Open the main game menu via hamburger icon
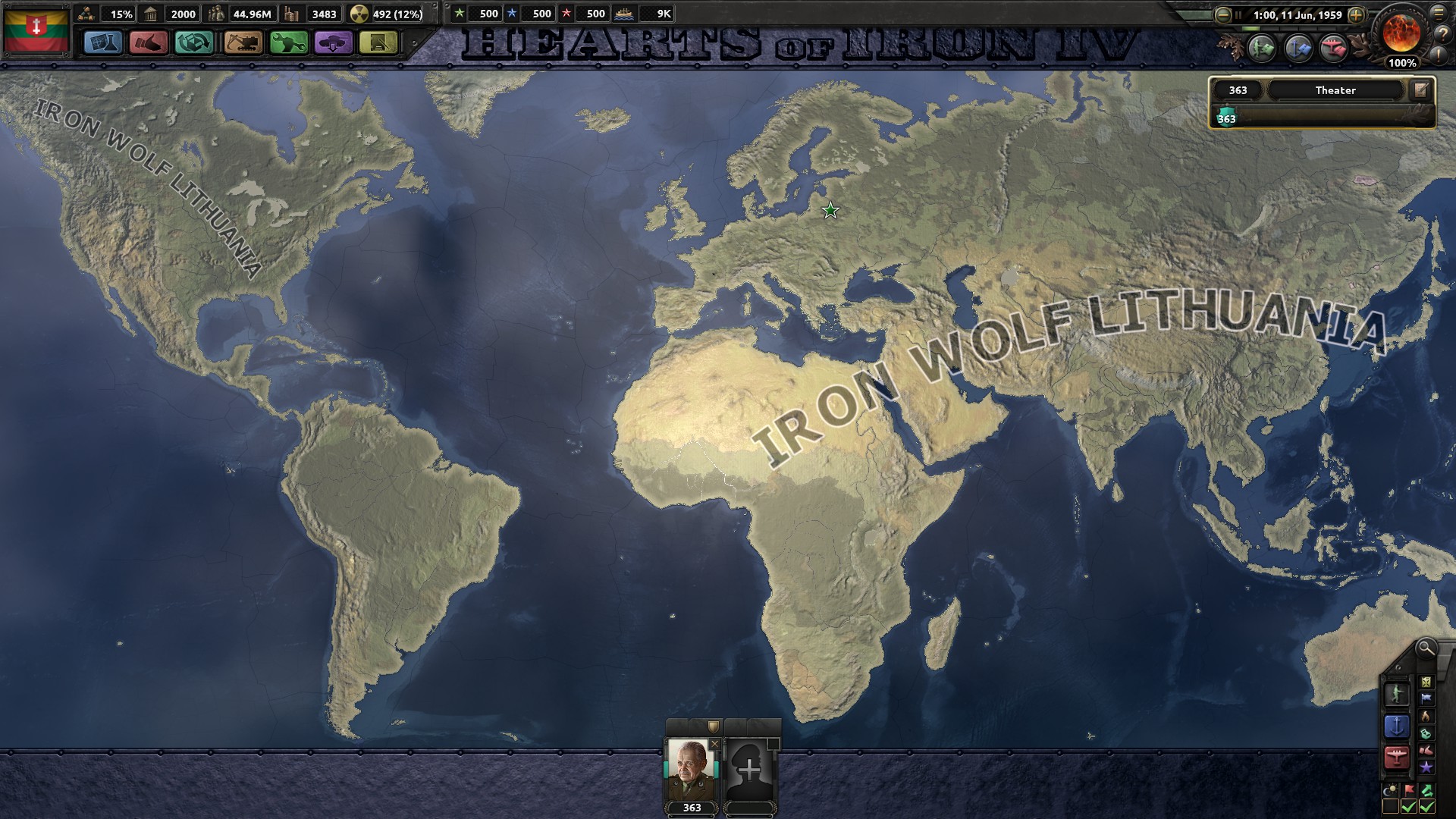This screenshot has height=819, width=1456. tap(1439, 14)
